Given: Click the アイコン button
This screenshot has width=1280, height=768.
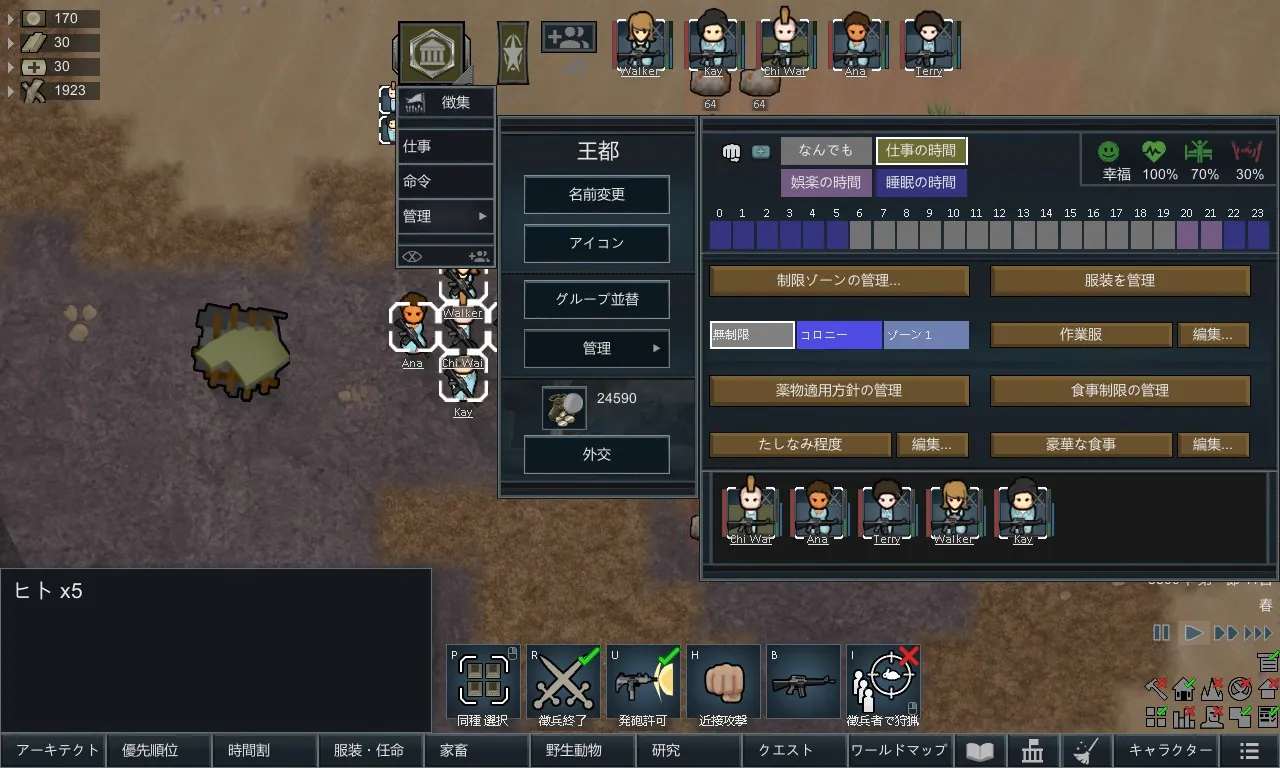Looking at the screenshot, I should click(x=596, y=243).
